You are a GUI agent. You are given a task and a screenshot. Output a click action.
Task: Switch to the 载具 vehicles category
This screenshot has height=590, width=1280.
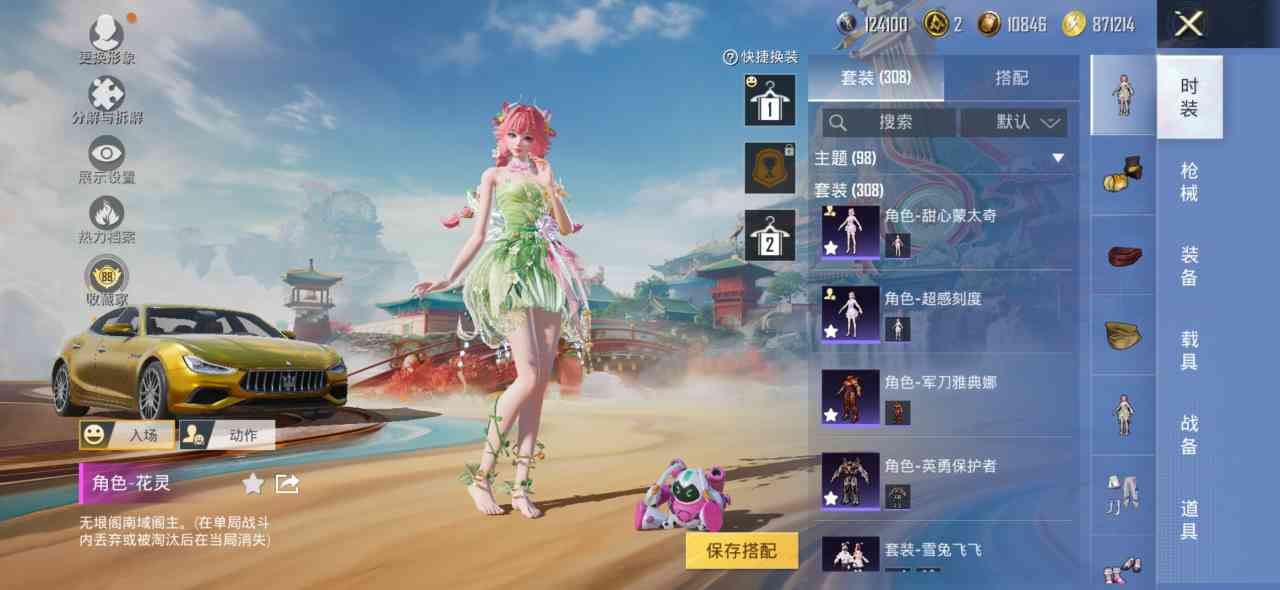click(1189, 350)
